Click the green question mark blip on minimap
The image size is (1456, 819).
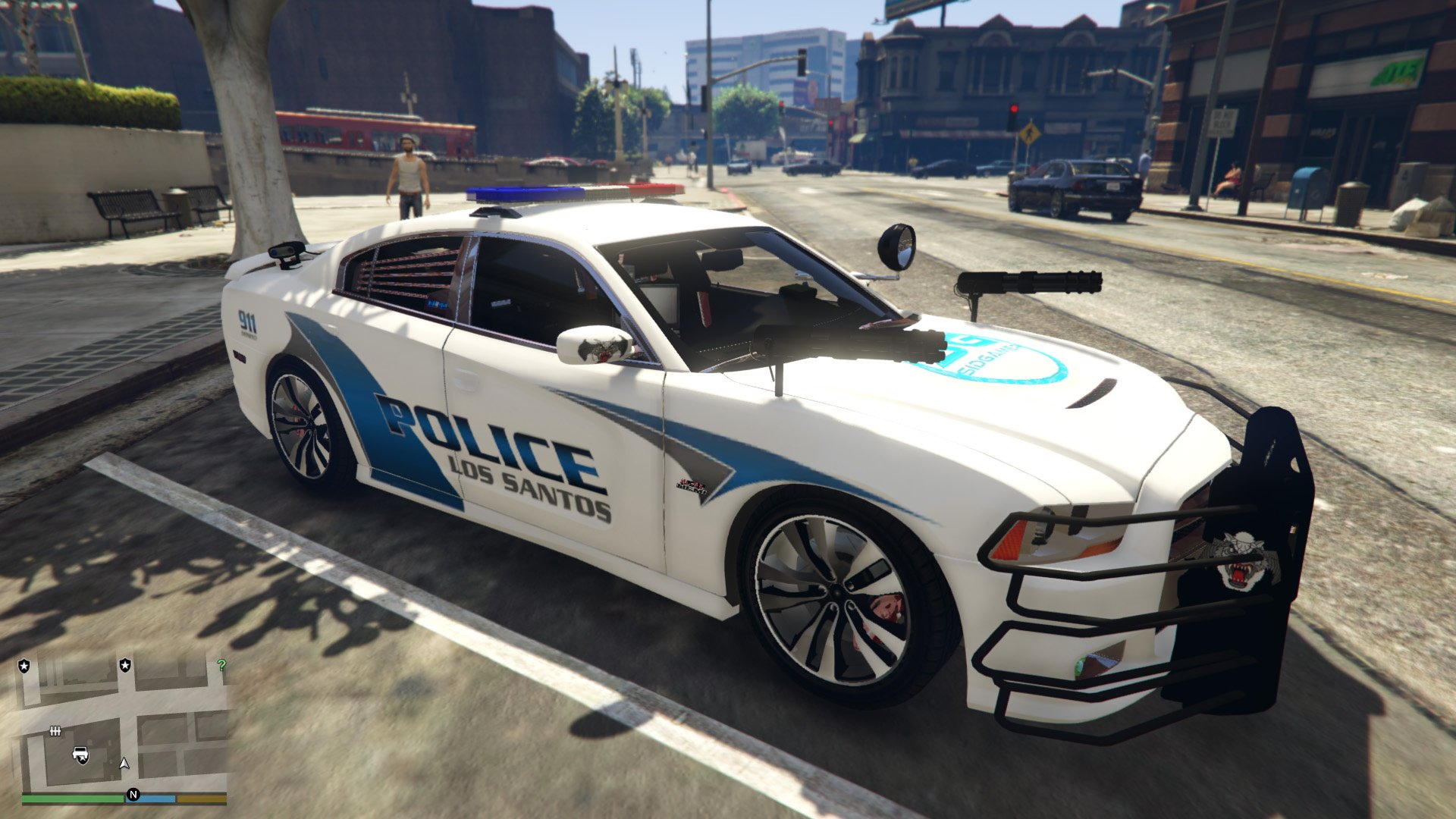pyautogui.click(x=222, y=665)
